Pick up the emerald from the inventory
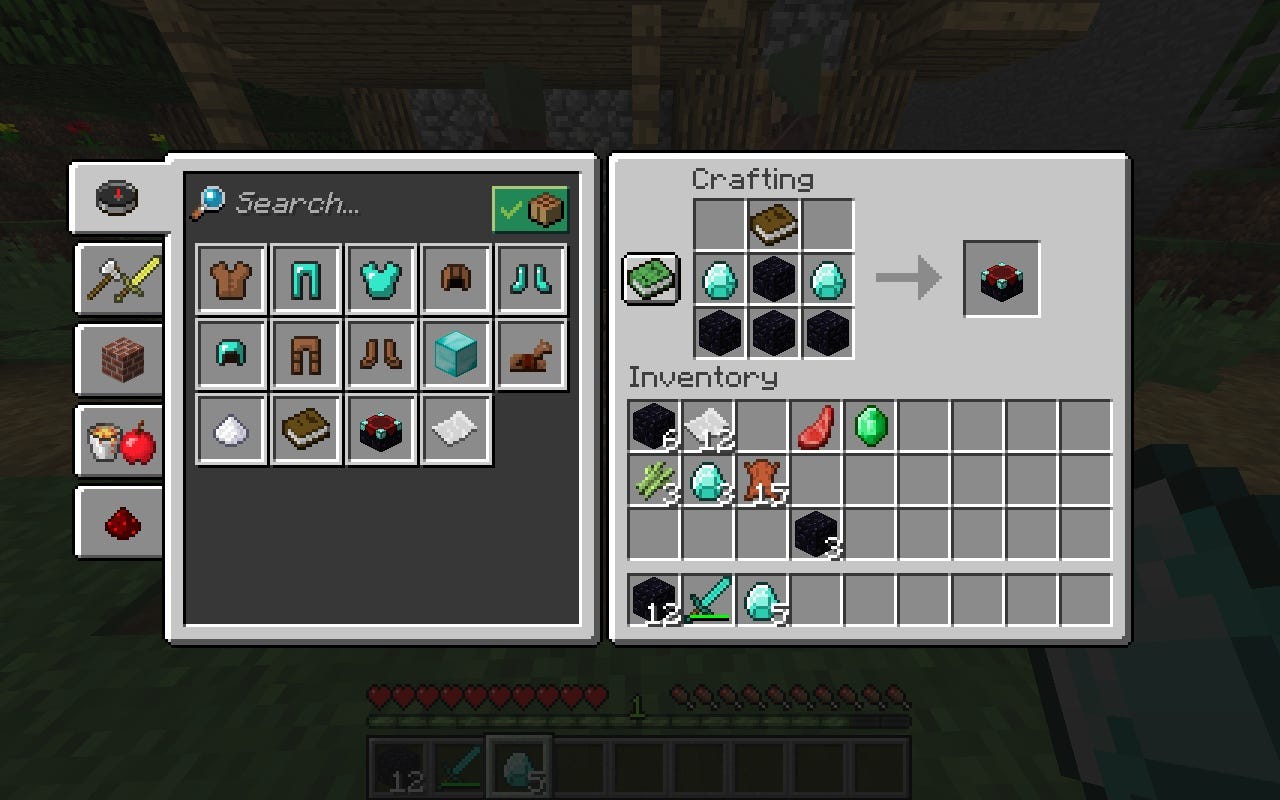This screenshot has height=800, width=1280. coord(869,426)
